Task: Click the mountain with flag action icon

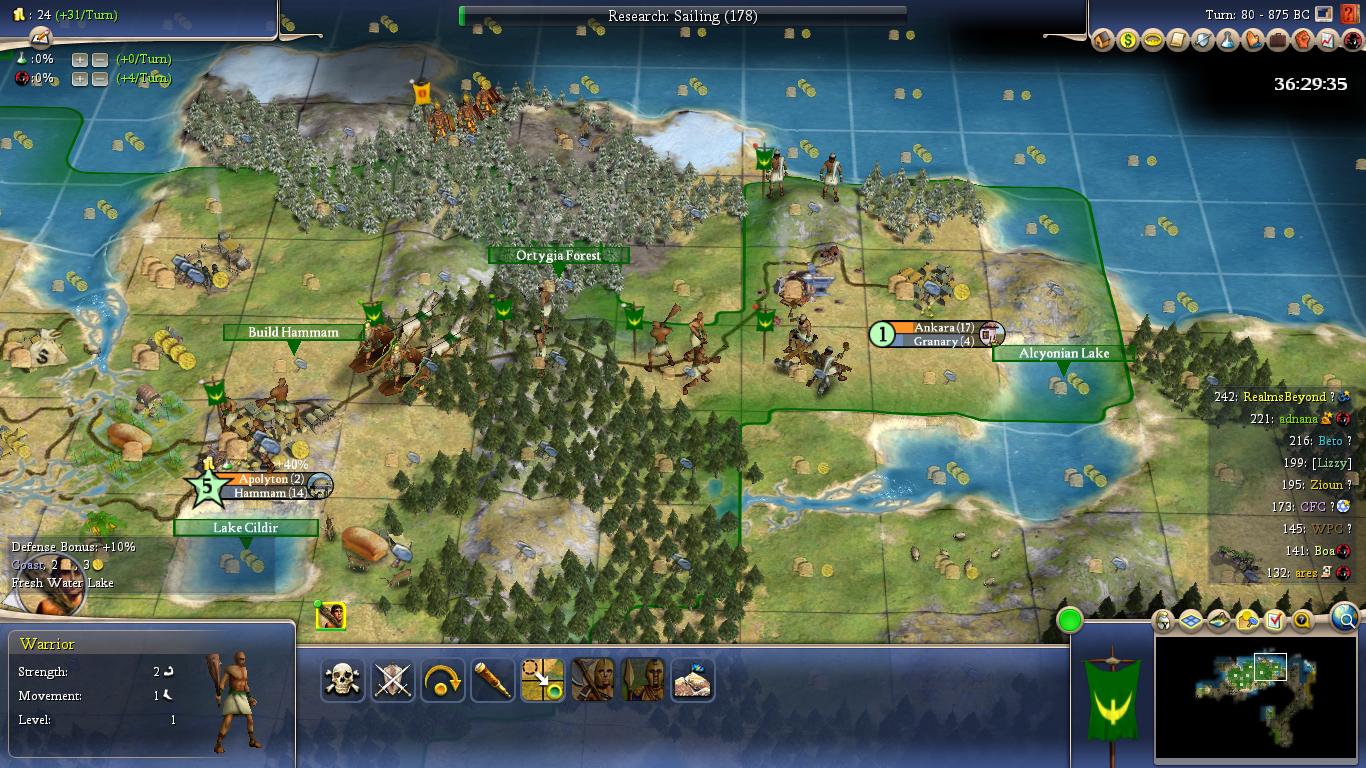Action: tap(693, 681)
